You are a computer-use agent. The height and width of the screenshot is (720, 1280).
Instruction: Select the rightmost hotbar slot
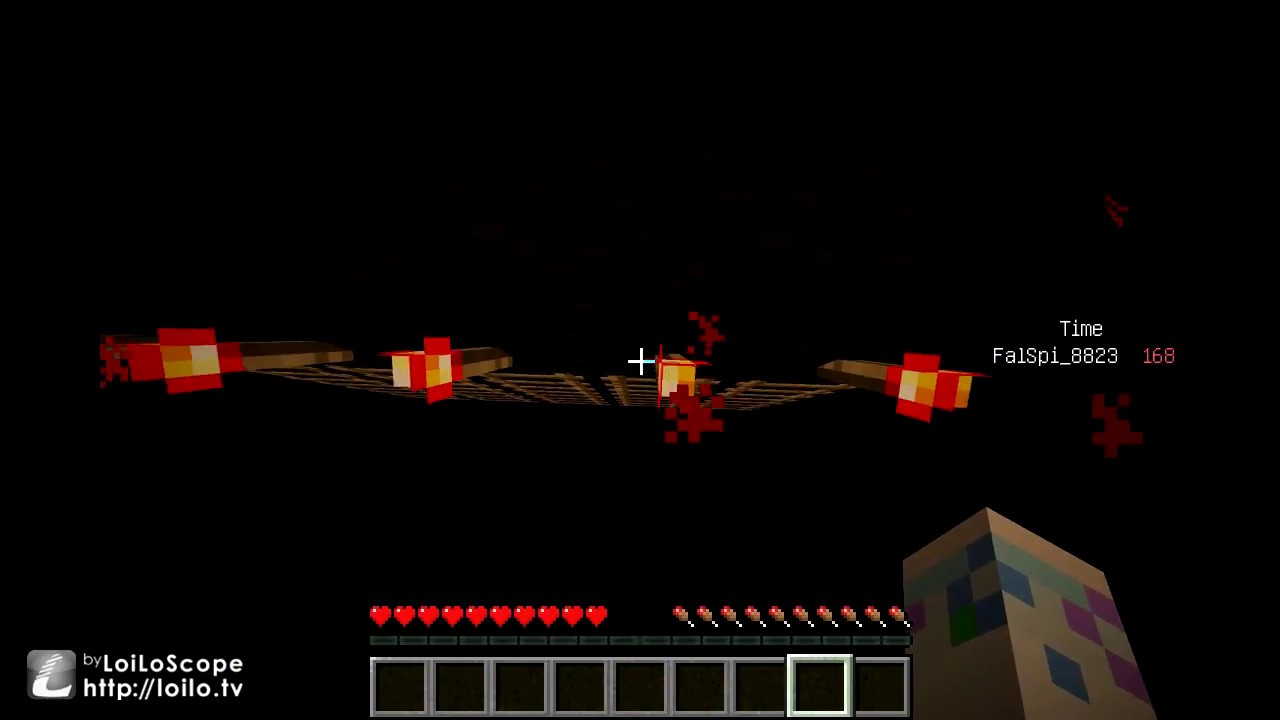[x=880, y=684]
